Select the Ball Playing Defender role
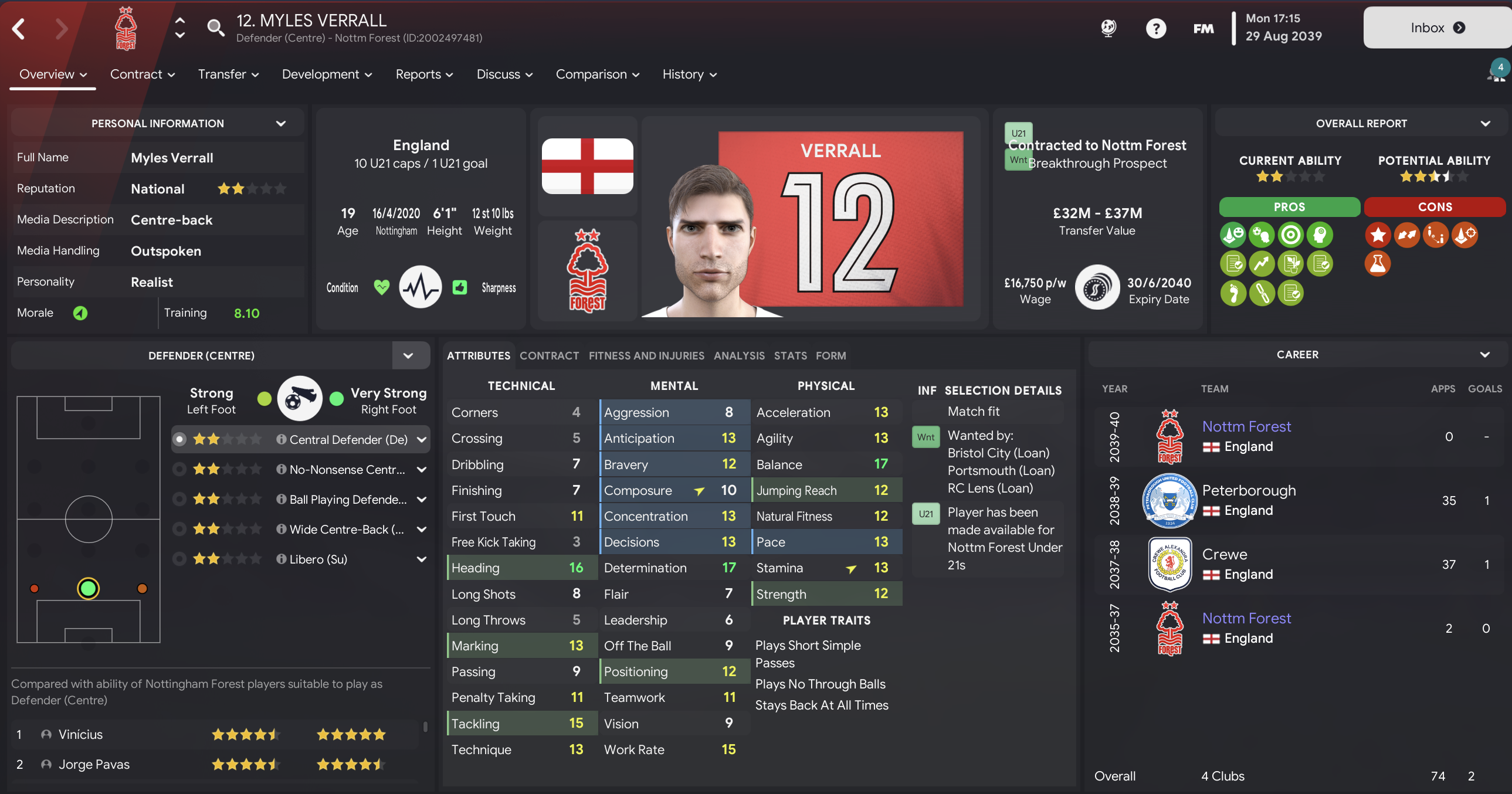The image size is (1512, 794). (x=347, y=500)
